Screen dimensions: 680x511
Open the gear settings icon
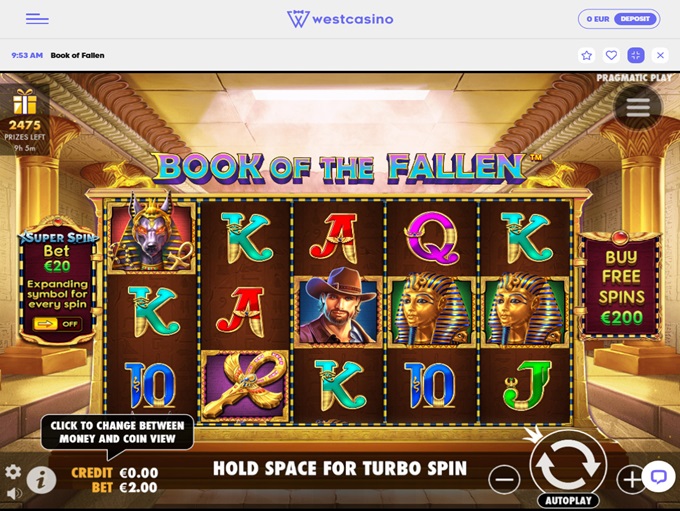[13, 472]
